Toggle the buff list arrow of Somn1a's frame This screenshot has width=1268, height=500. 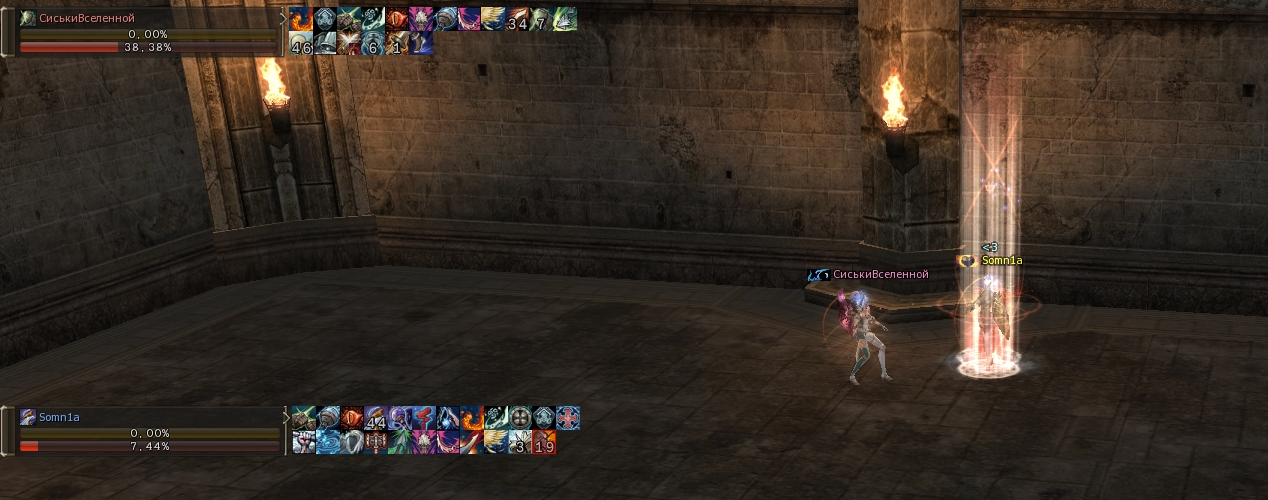286,416
